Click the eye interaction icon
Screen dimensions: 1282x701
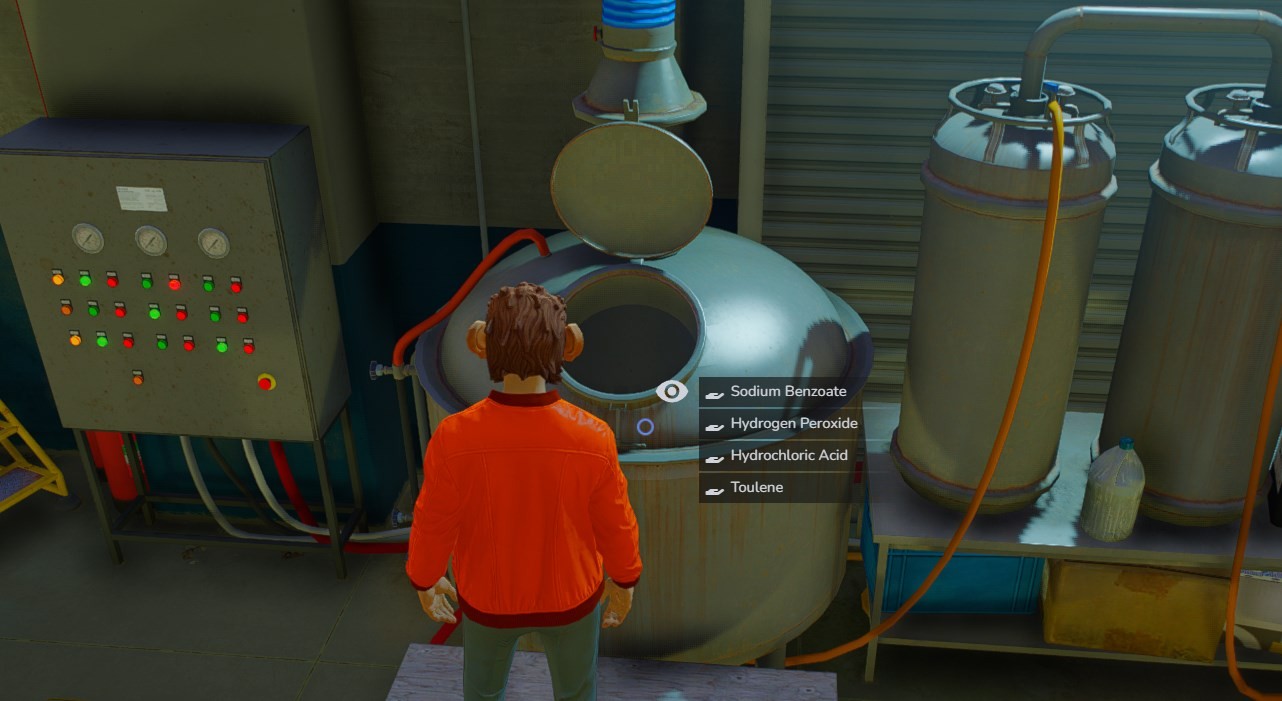(x=672, y=392)
